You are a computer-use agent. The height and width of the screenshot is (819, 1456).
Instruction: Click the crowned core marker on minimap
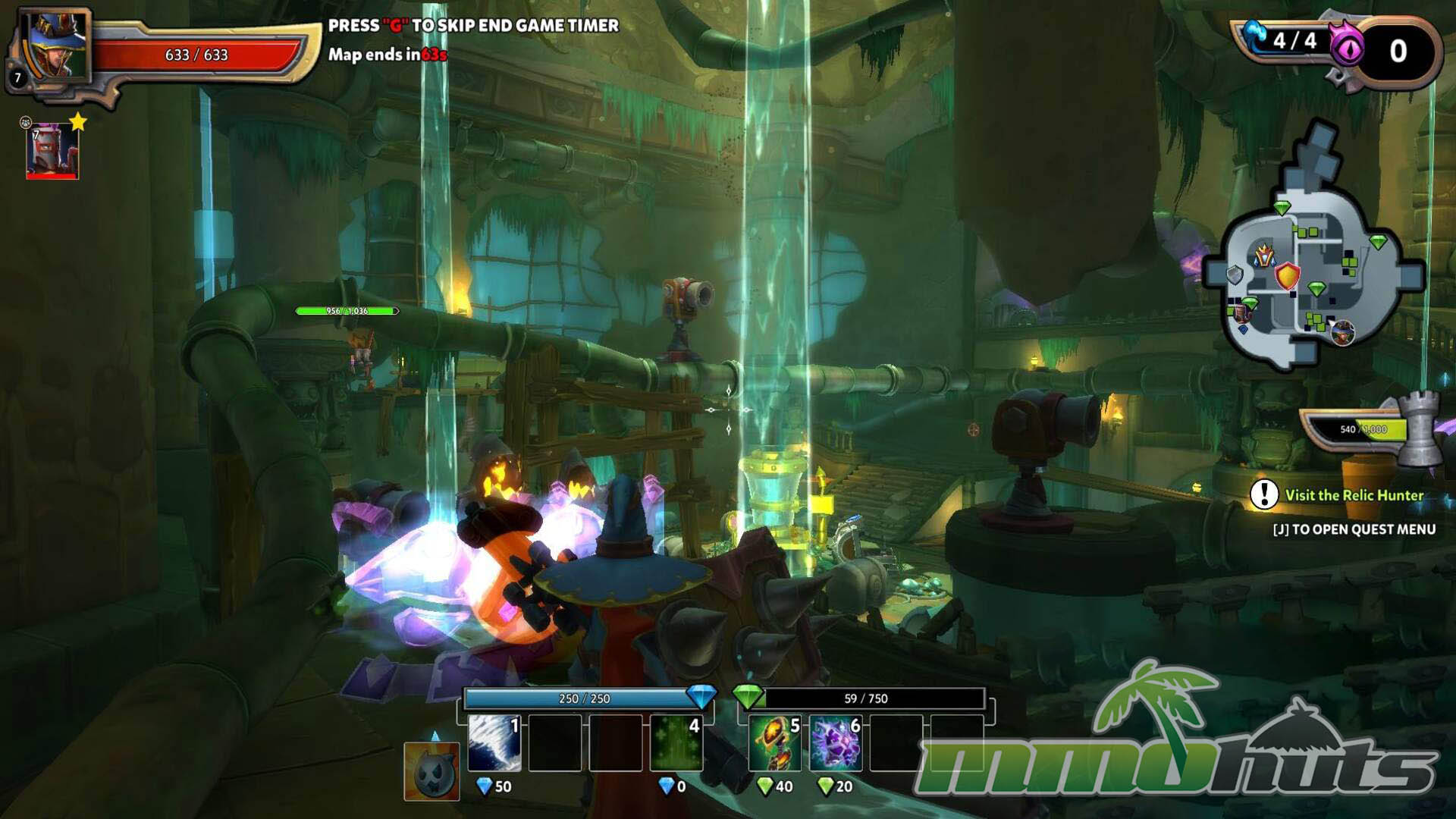[x=1263, y=256]
